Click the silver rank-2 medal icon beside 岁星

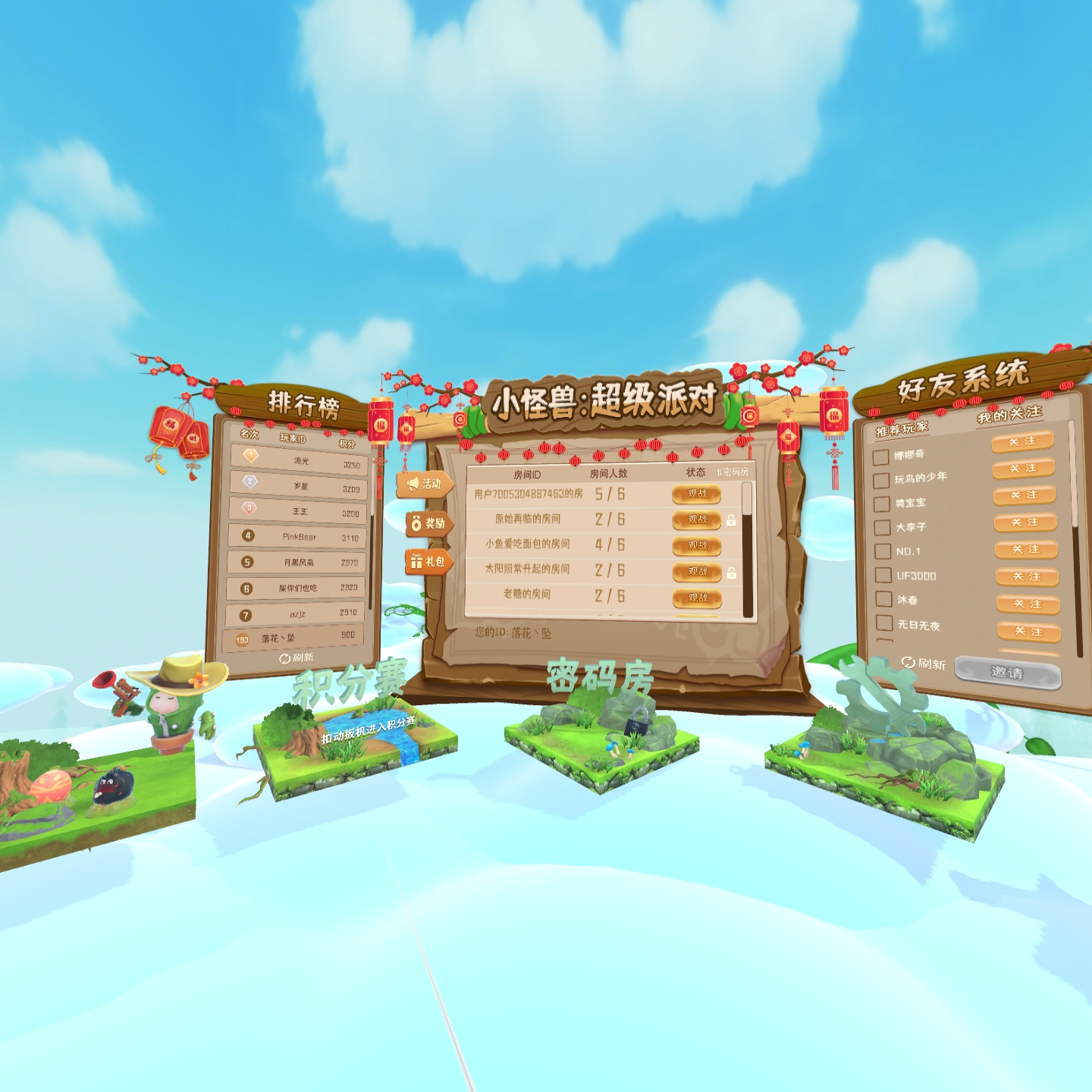[x=249, y=483]
